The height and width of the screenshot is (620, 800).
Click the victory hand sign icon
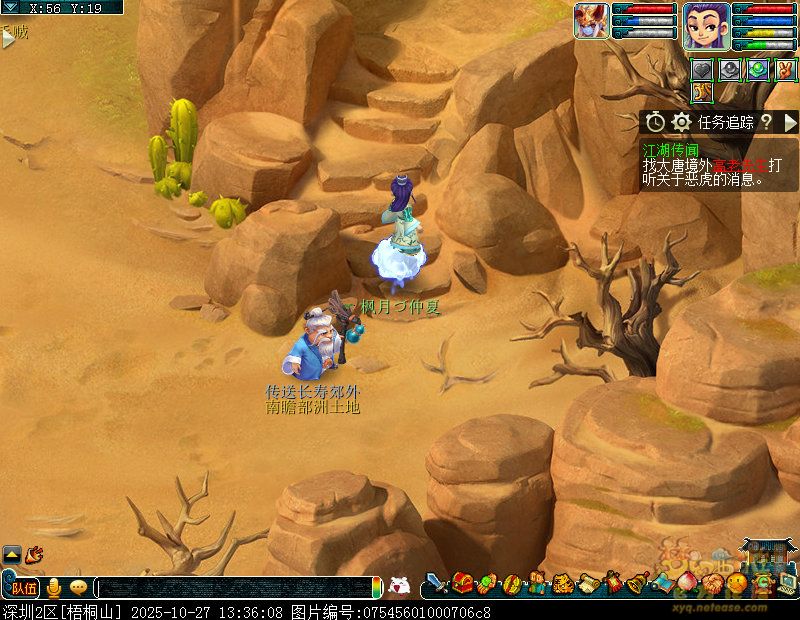[786, 69]
